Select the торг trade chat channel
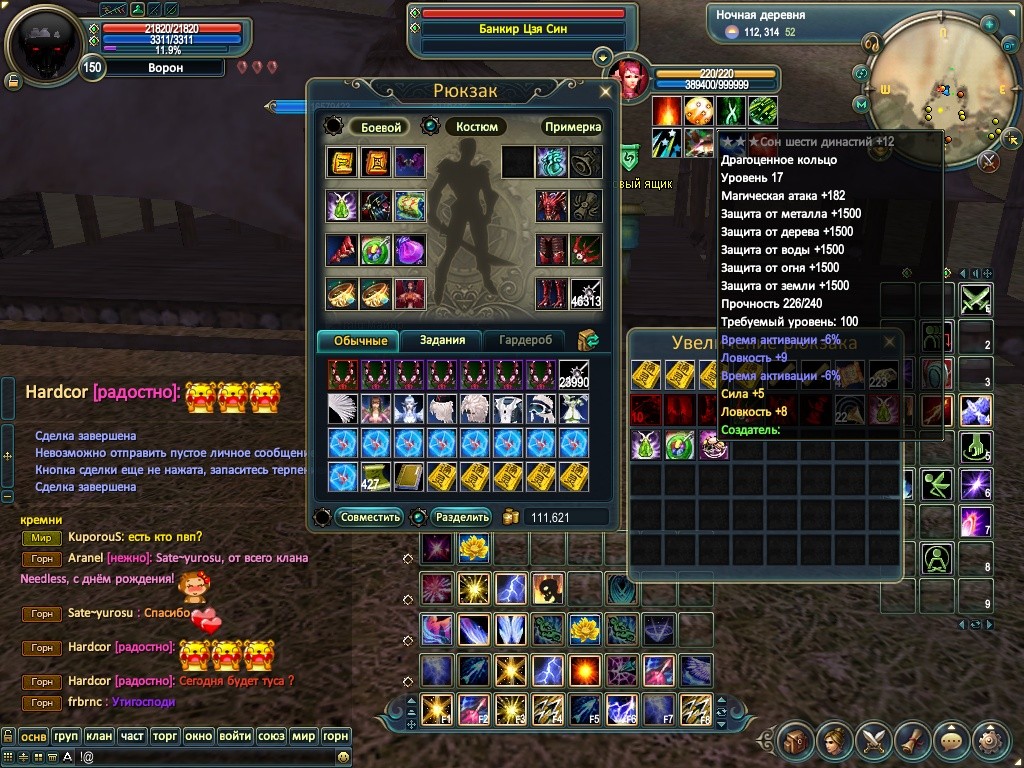This screenshot has width=1024, height=768. coord(165,736)
